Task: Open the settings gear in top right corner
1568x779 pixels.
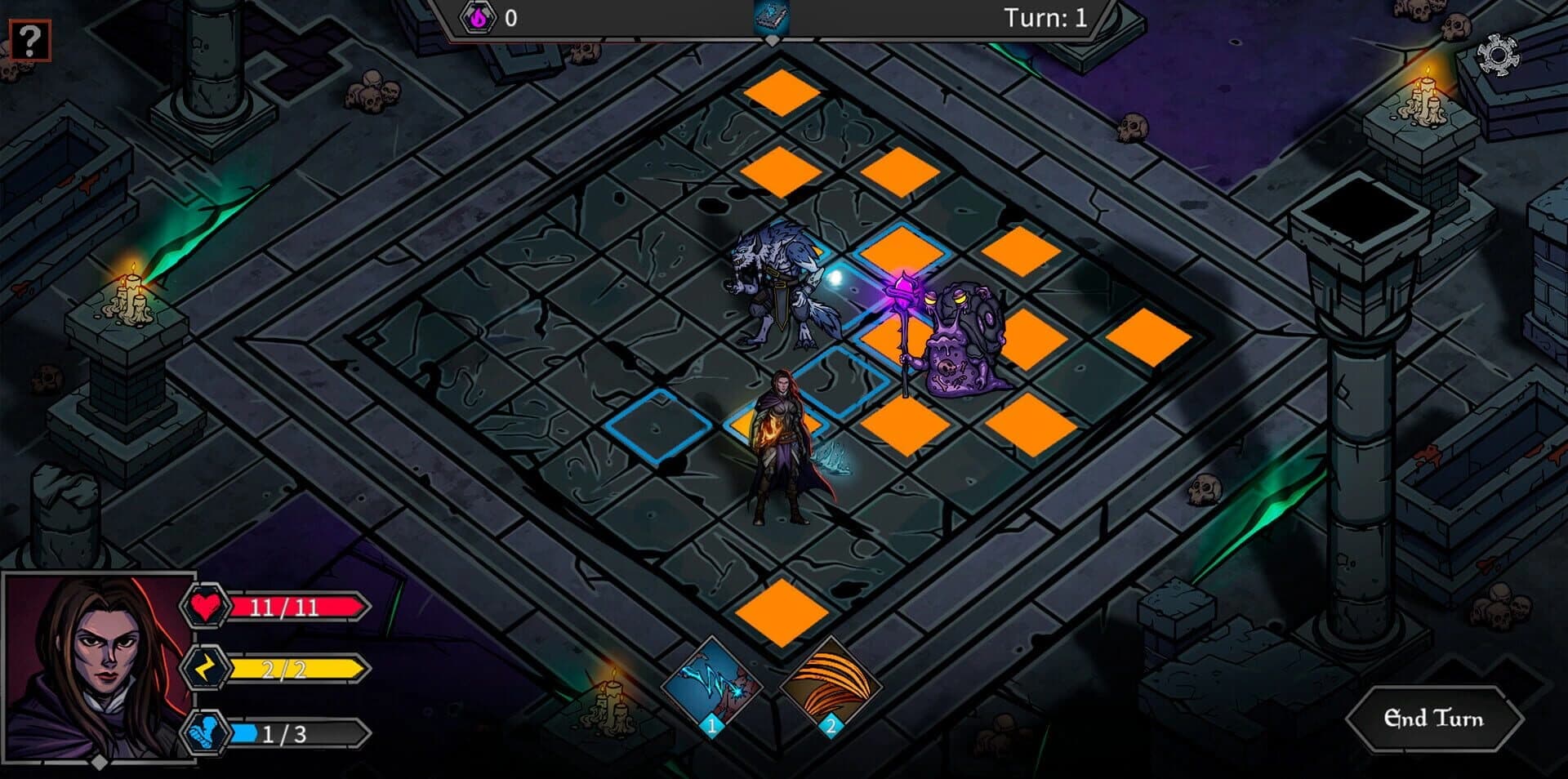Action: click(x=1499, y=54)
